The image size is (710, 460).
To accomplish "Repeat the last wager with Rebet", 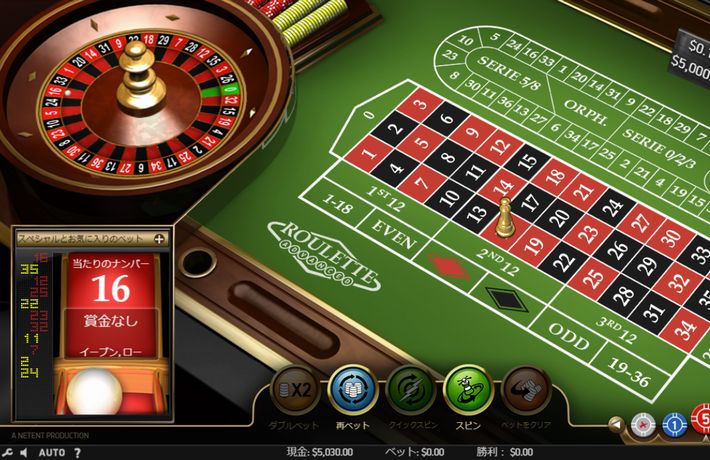I will coord(350,389).
